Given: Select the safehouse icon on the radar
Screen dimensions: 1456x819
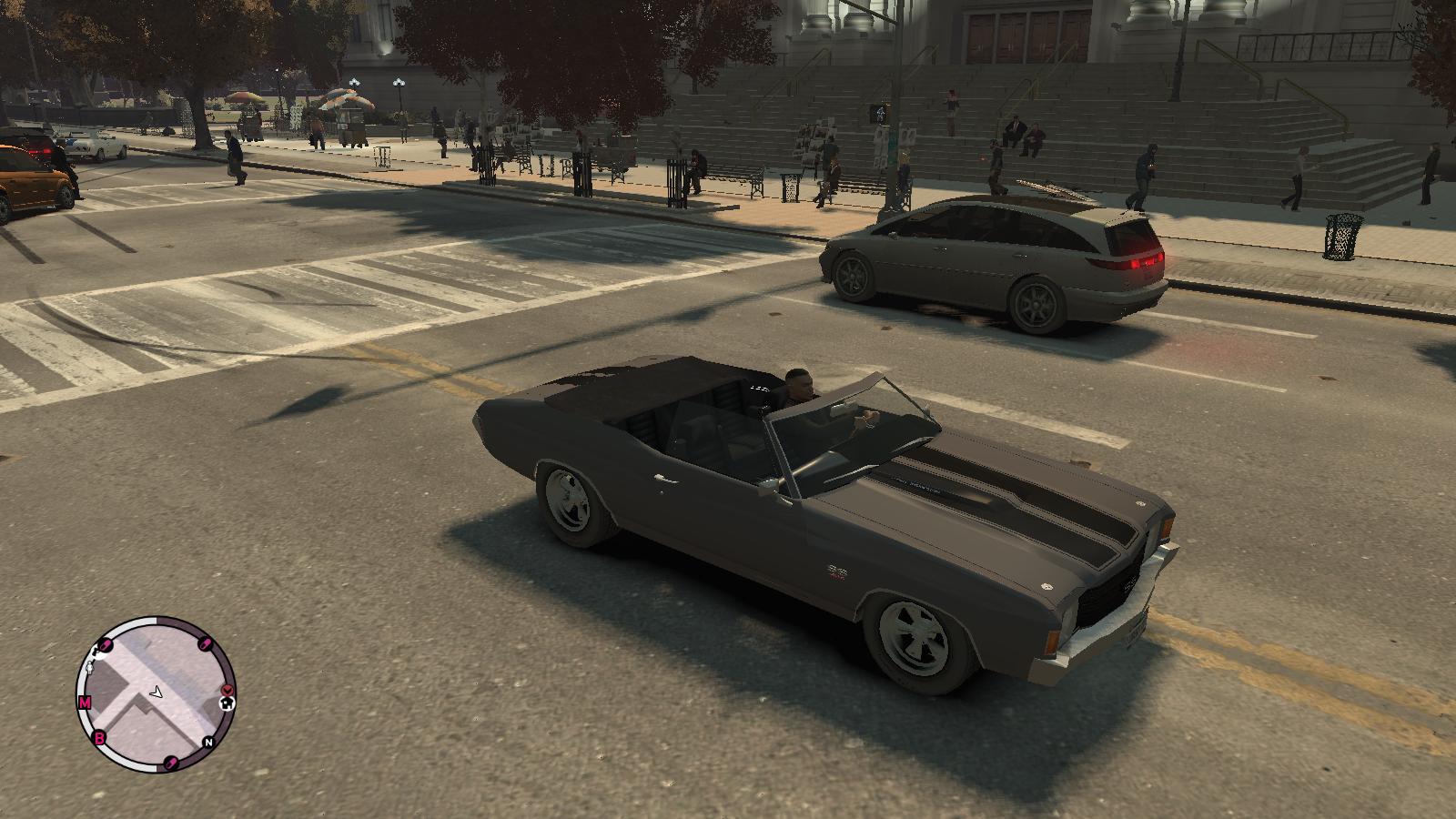Looking at the screenshot, I should [x=227, y=703].
